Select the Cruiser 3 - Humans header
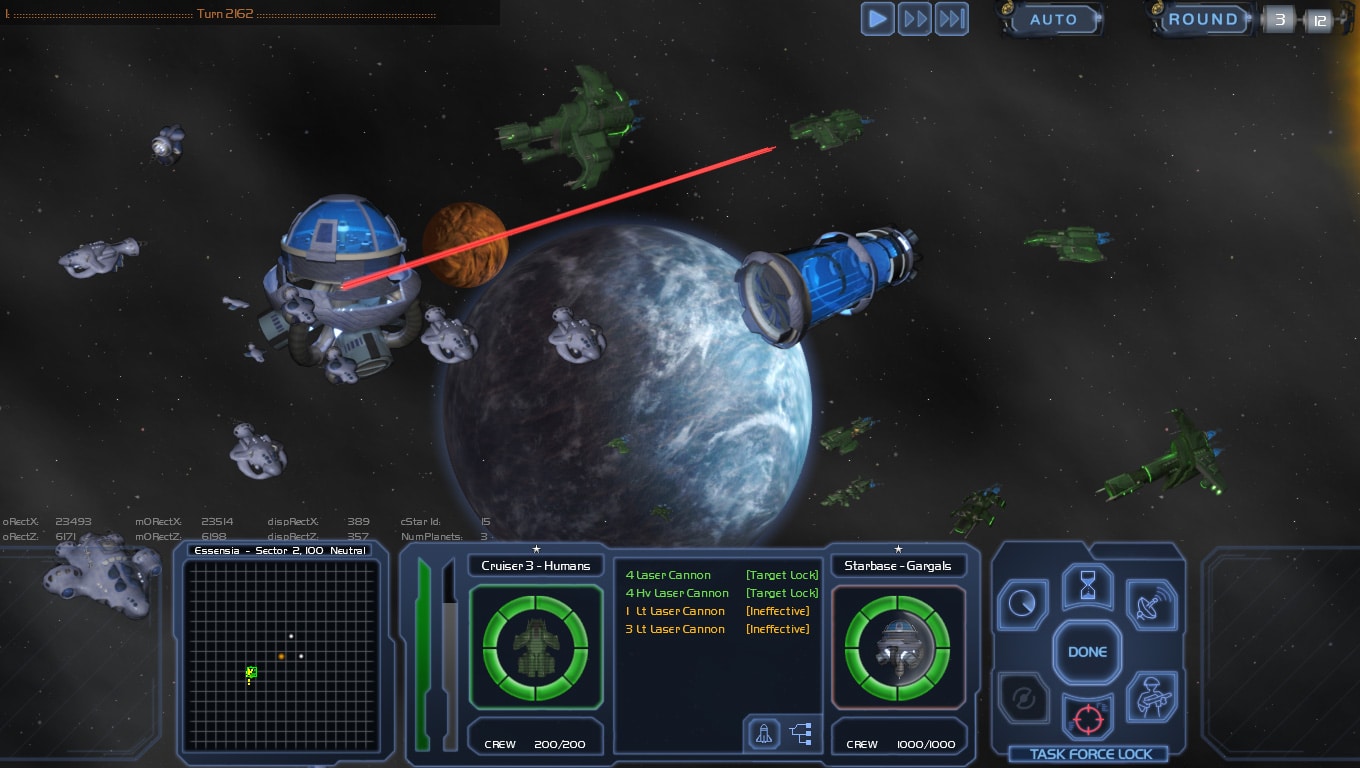Screen dimensions: 1360x768 pos(536,565)
